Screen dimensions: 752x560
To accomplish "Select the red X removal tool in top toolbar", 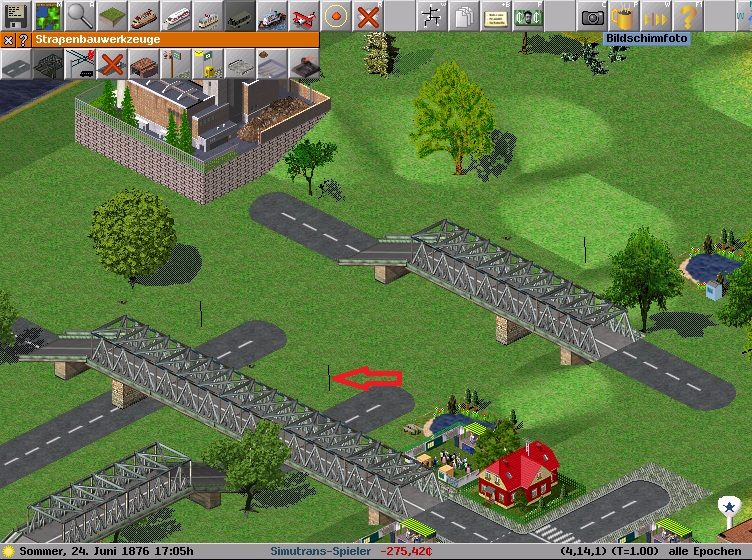I will coord(367,15).
